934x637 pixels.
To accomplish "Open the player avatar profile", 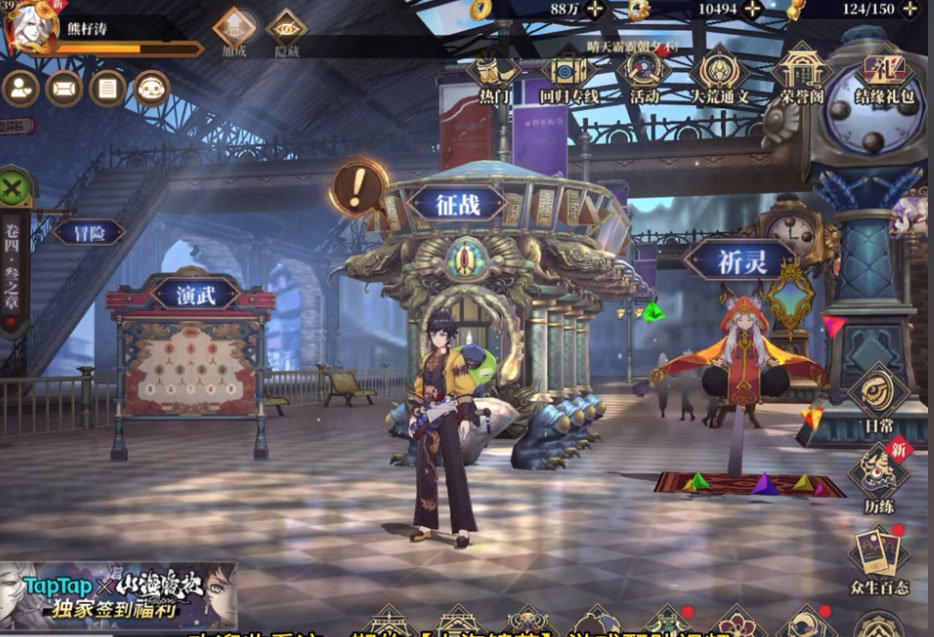I will pos(30,28).
